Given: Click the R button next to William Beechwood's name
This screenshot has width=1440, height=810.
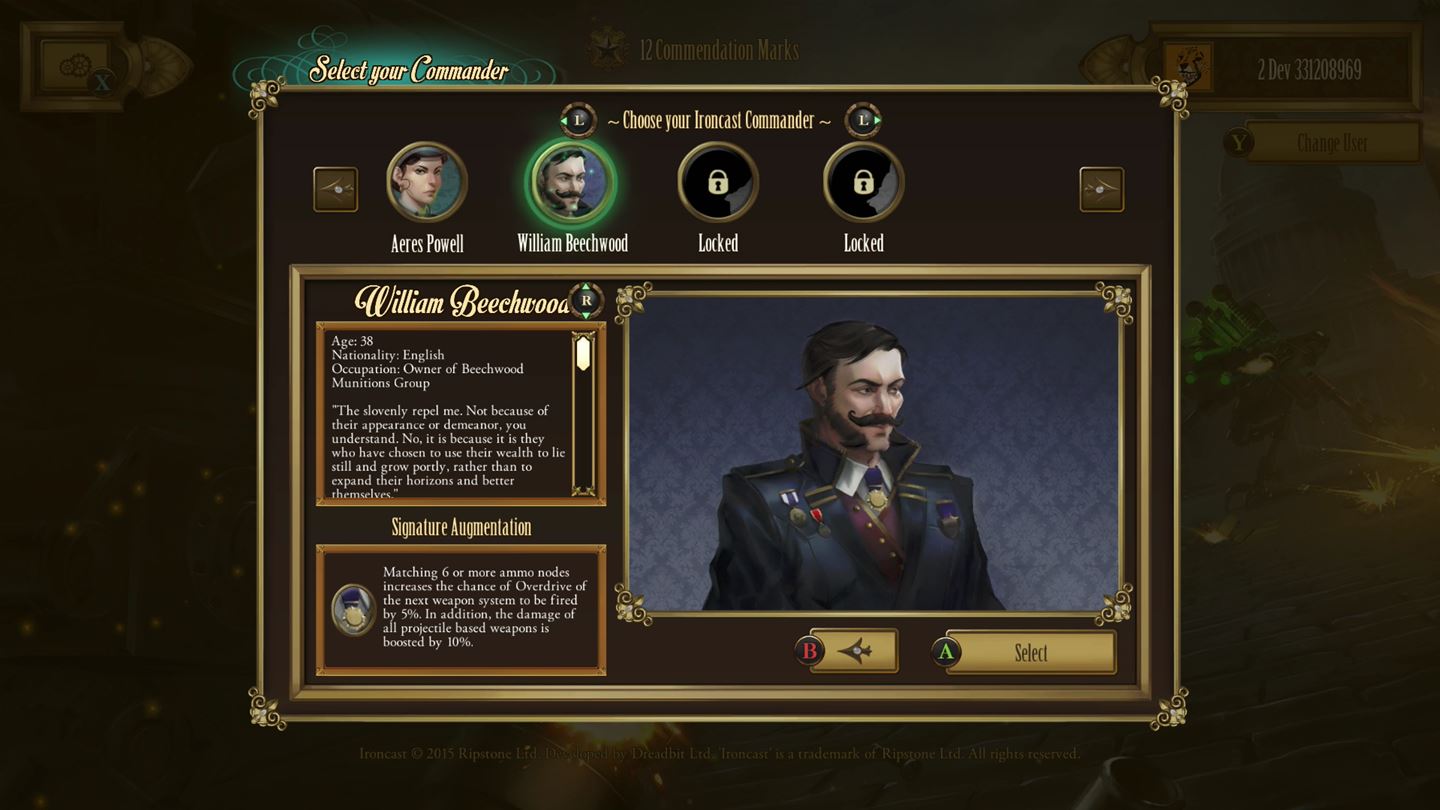Looking at the screenshot, I should pos(584,299).
